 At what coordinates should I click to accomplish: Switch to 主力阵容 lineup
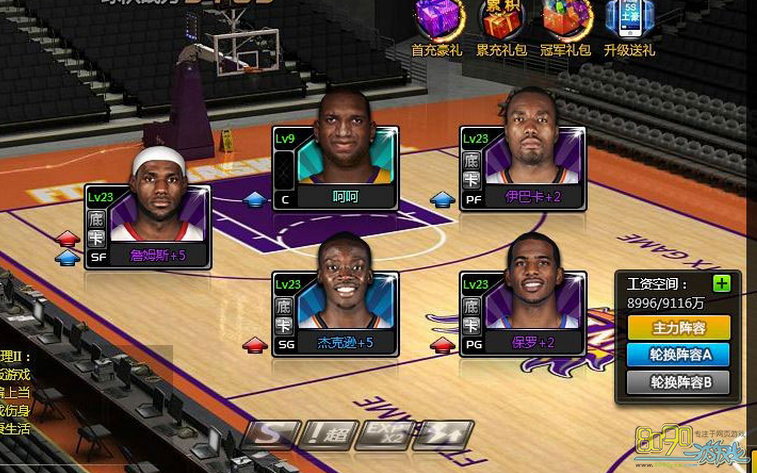coord(679,327)
